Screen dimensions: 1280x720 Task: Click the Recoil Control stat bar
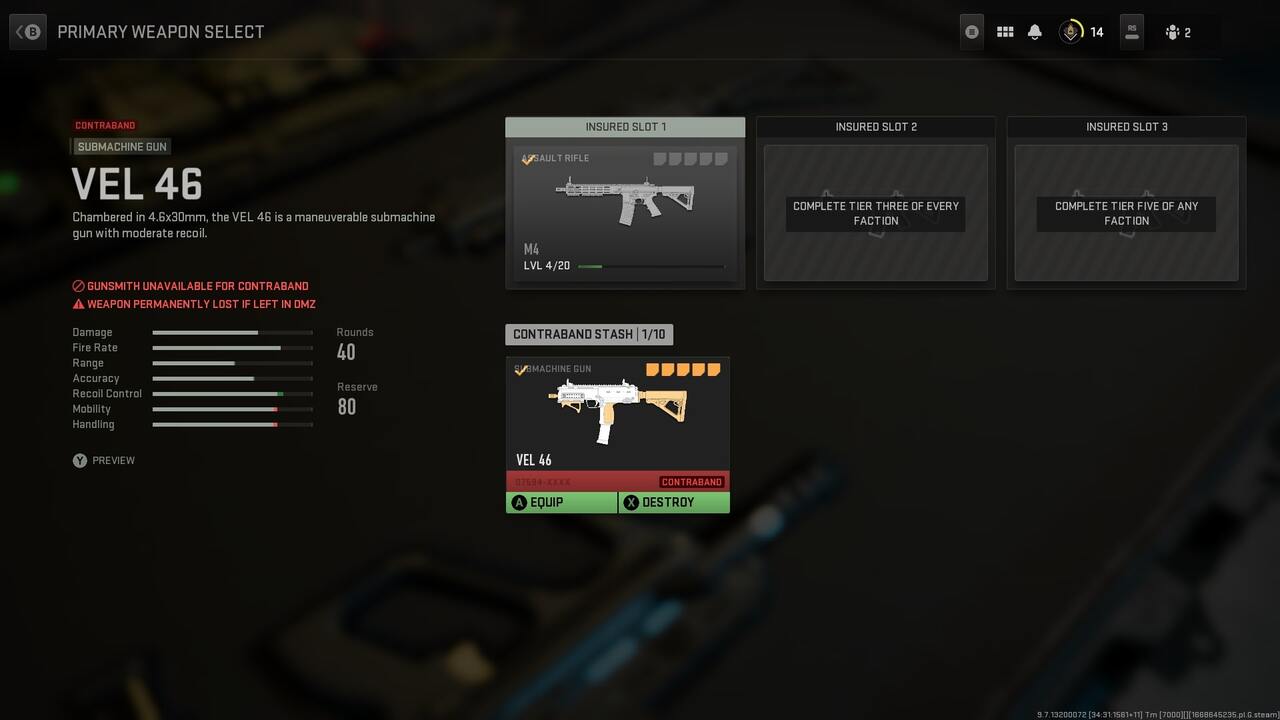[232, 393]
